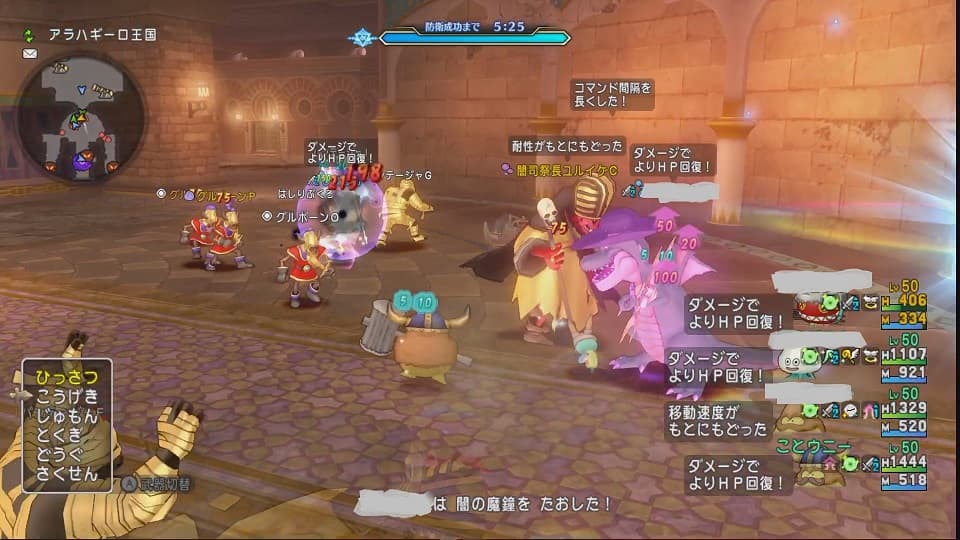
Task: Choose こうげき from the battle menu
Action: coord(67,396)
